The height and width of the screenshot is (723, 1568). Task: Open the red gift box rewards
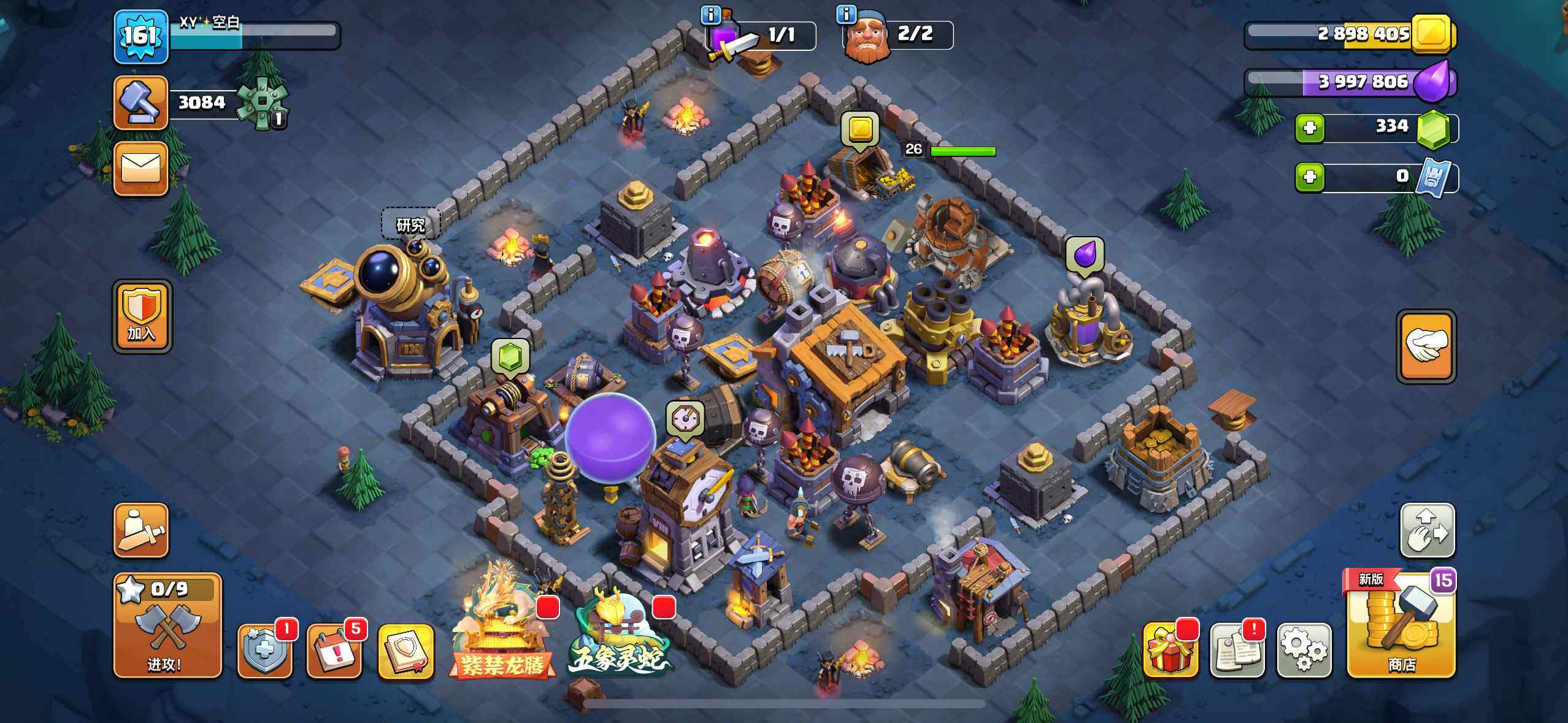pos(1170,650)
